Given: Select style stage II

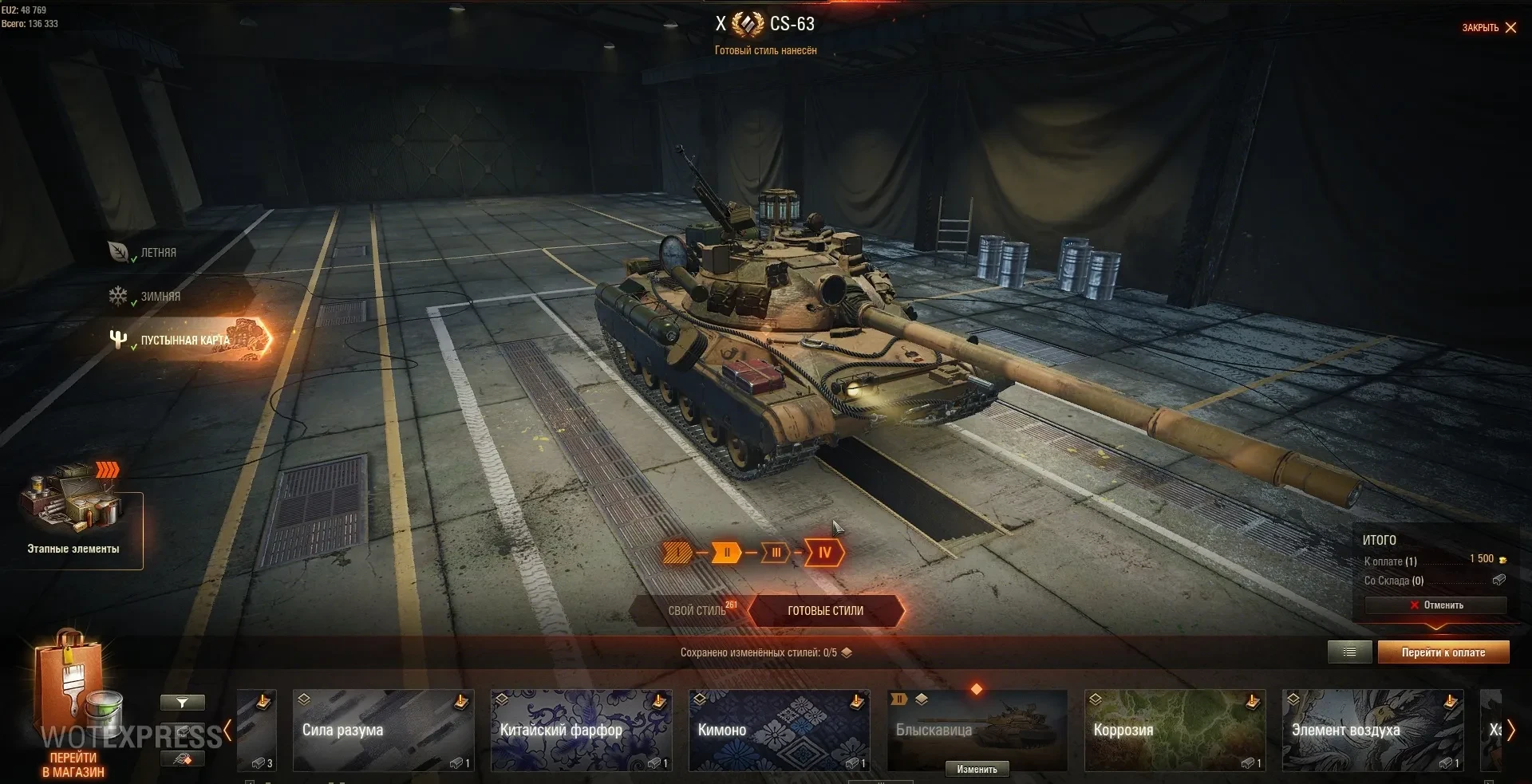Looking at the screenshot, I should click(726, 553).
